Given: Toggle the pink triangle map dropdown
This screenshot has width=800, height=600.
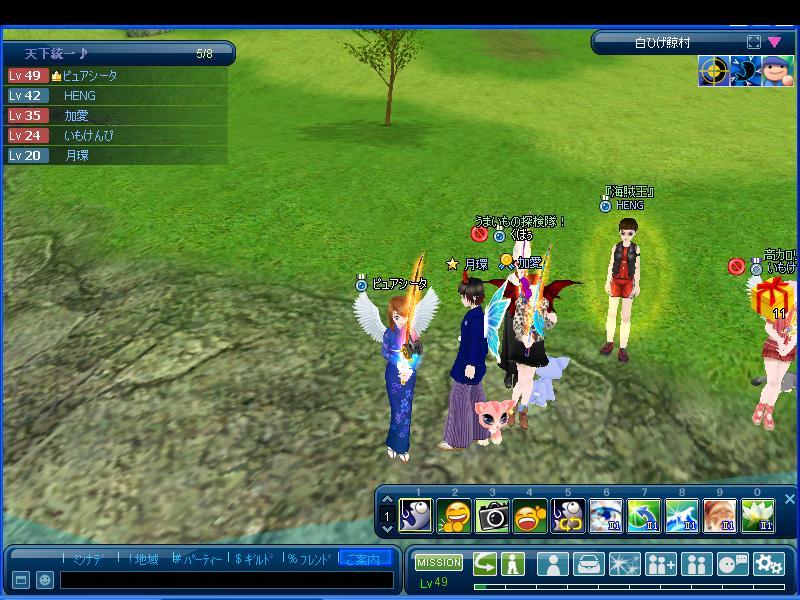Looking at the screenshot, I should tap(774, 42).
